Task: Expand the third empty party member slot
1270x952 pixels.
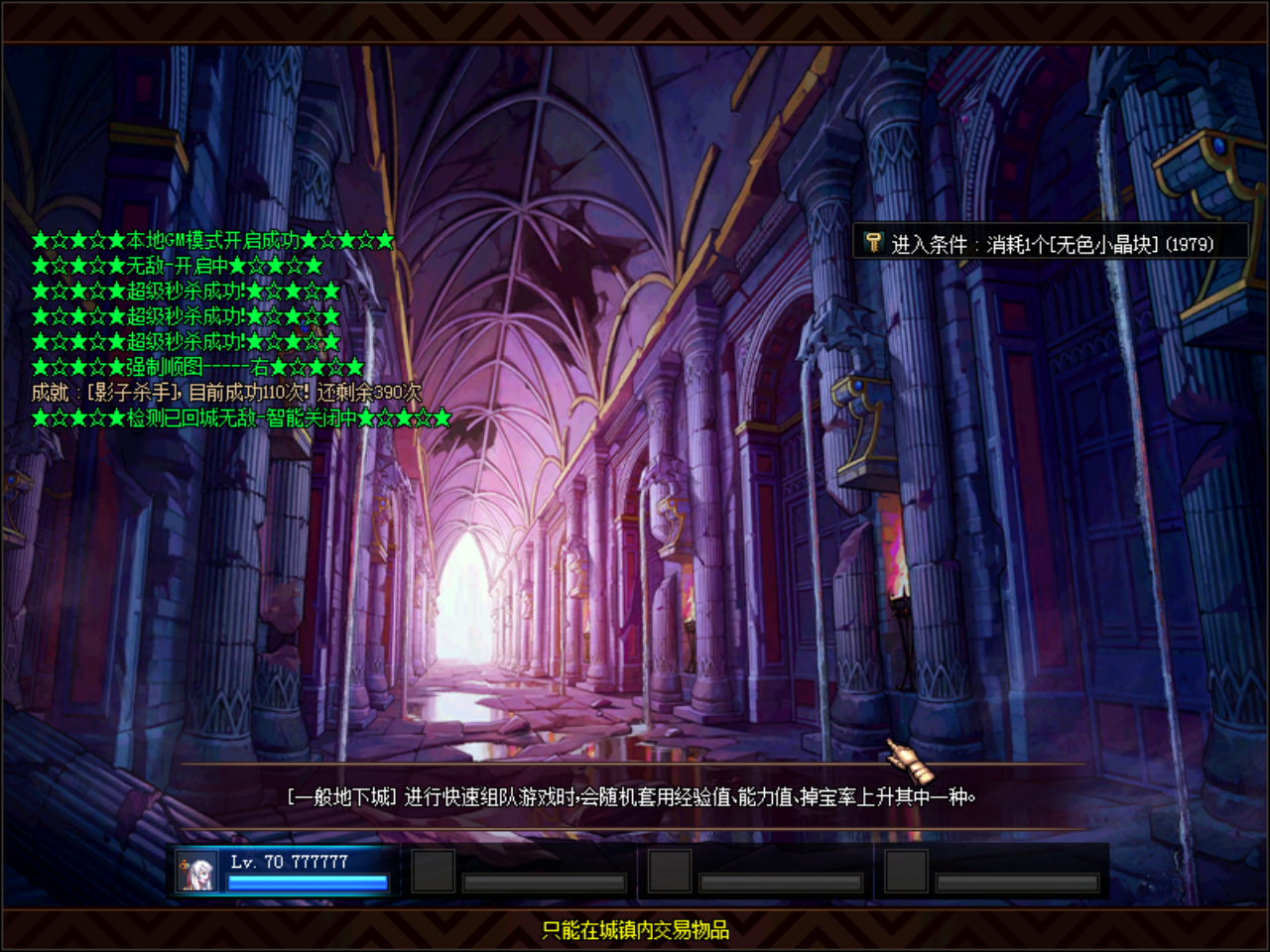Action: (x=905, y=870)
